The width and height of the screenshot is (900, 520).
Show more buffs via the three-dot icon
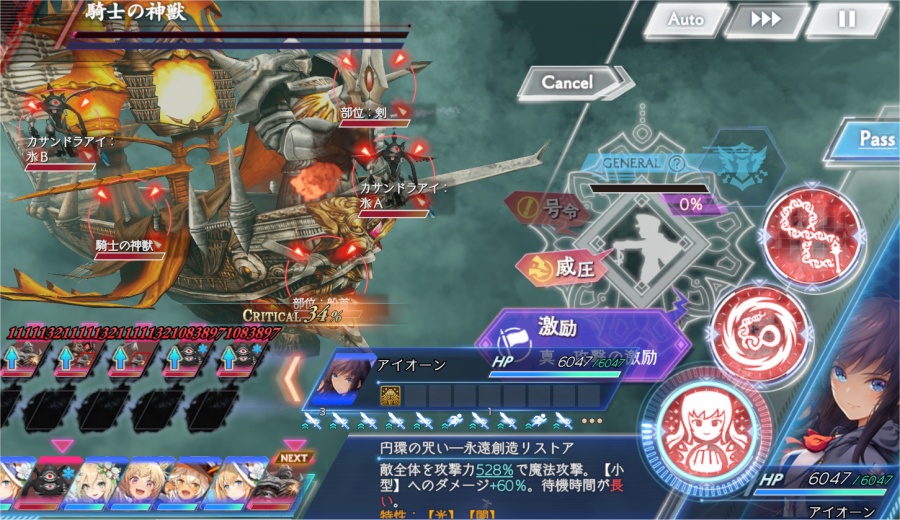(591, 420)
